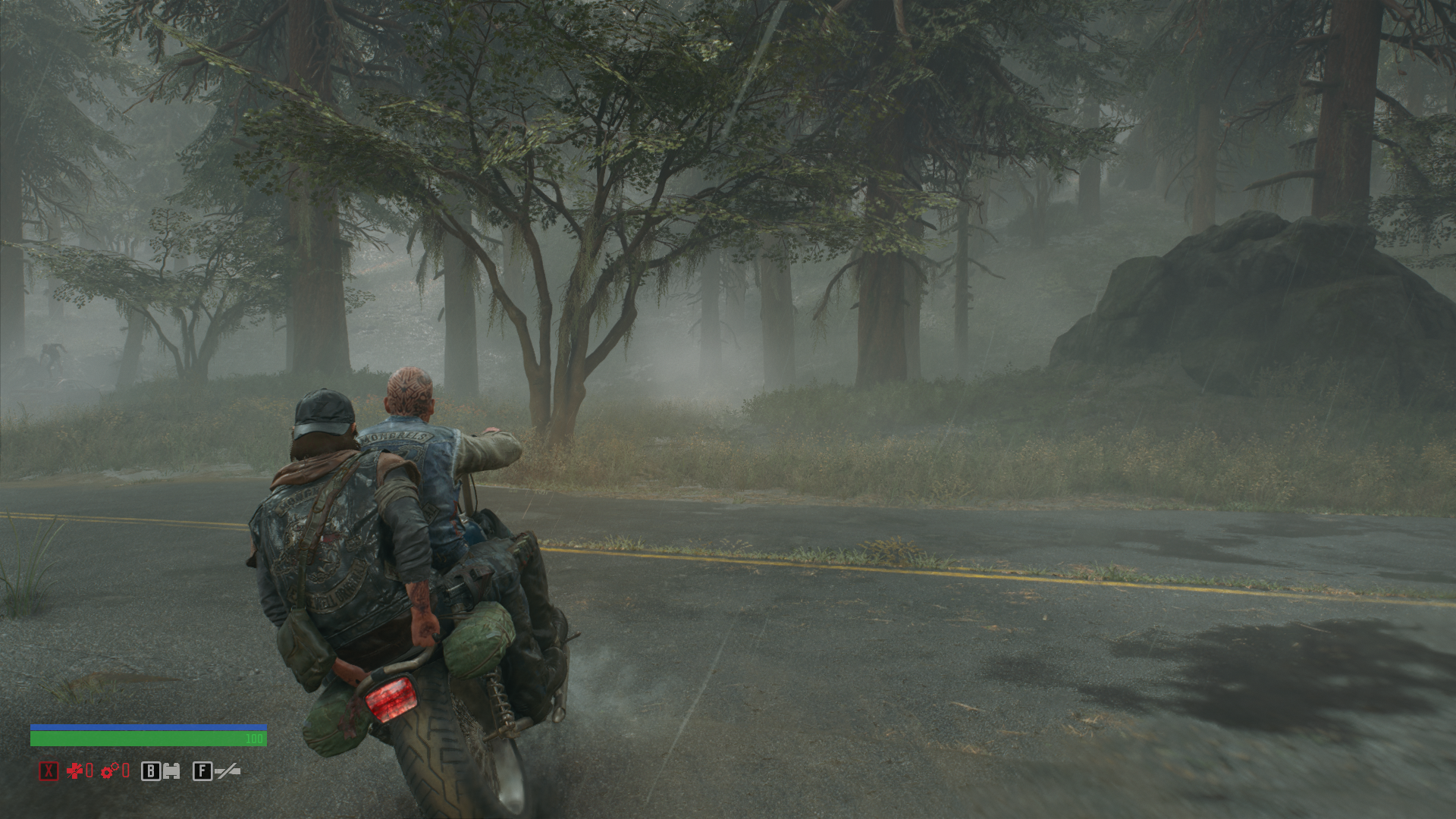Screen dimensions: 1456x819
Task: Click the red gear crafting icon
Action: click(109, 771)
